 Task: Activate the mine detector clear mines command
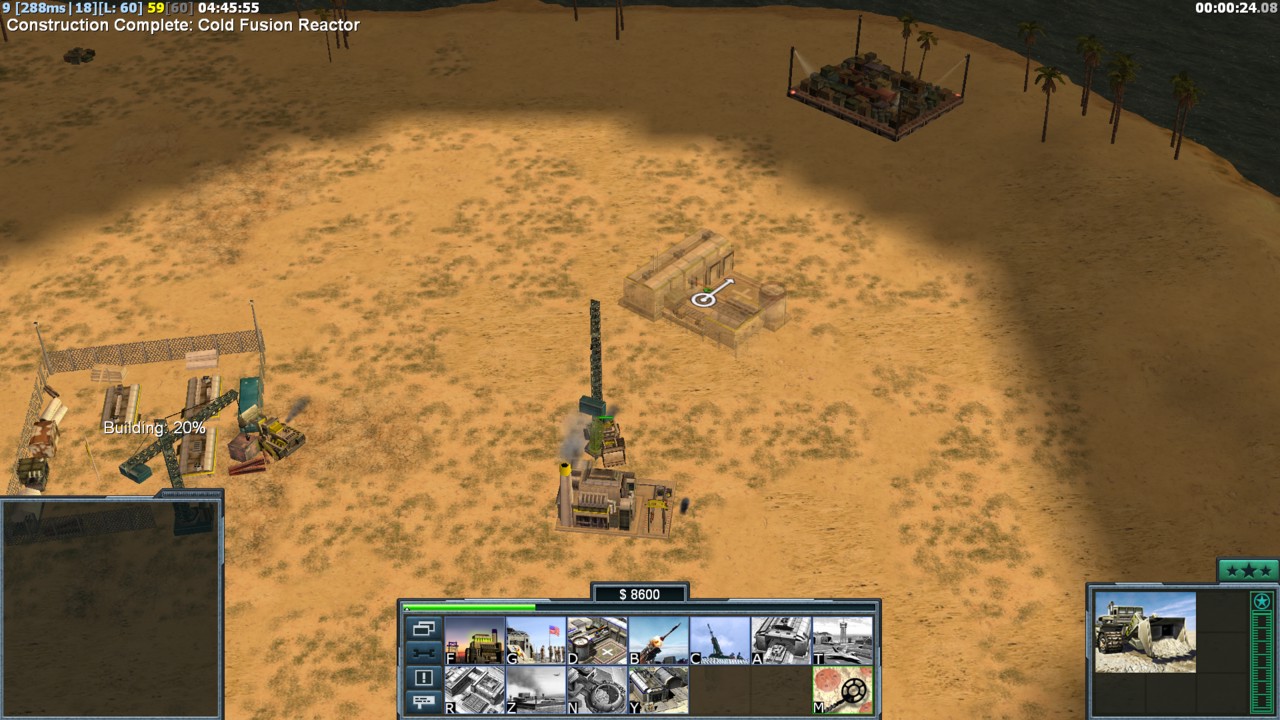(842, 690)
